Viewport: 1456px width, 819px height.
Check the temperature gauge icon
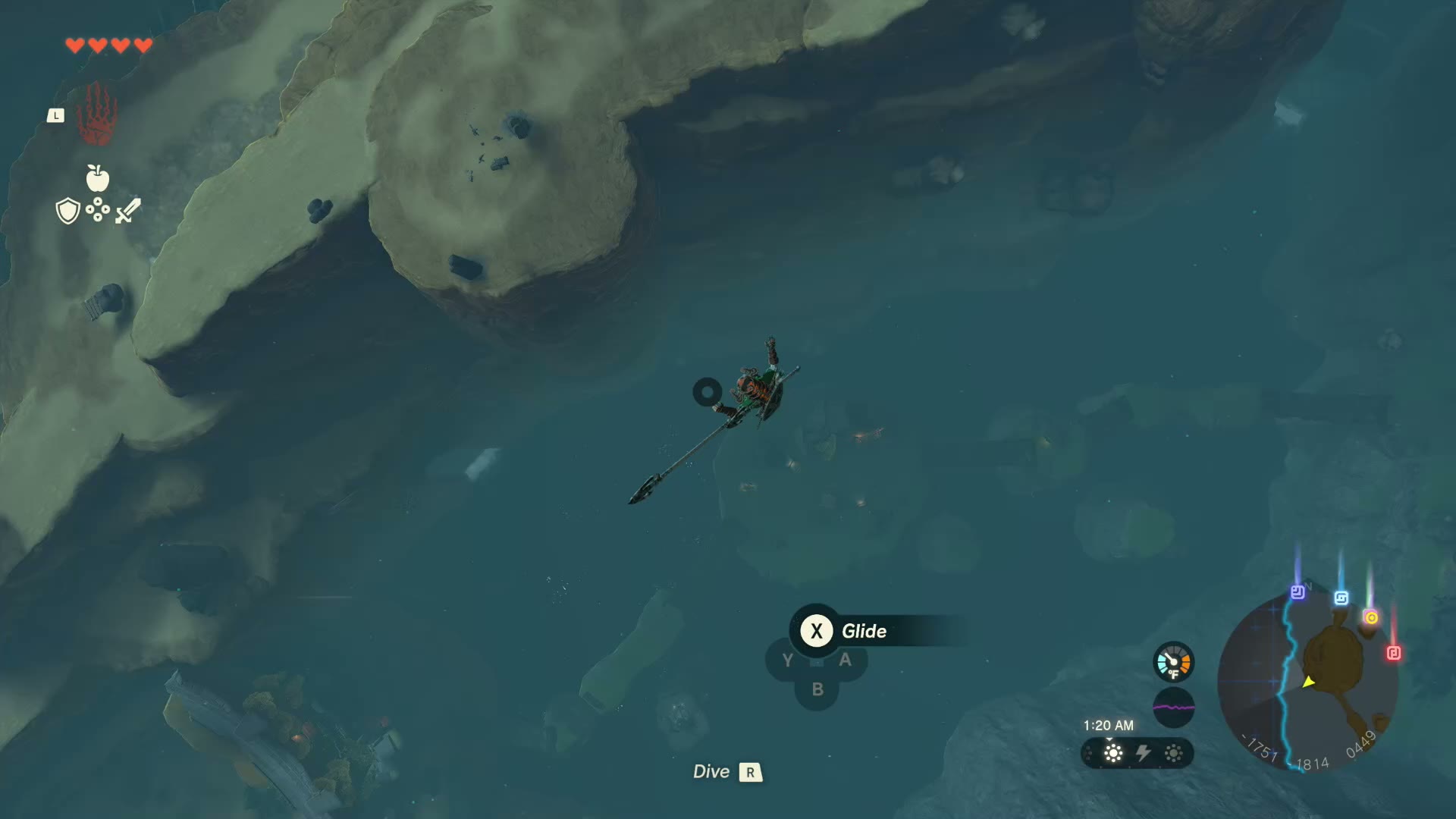(x=1173, y=662)
